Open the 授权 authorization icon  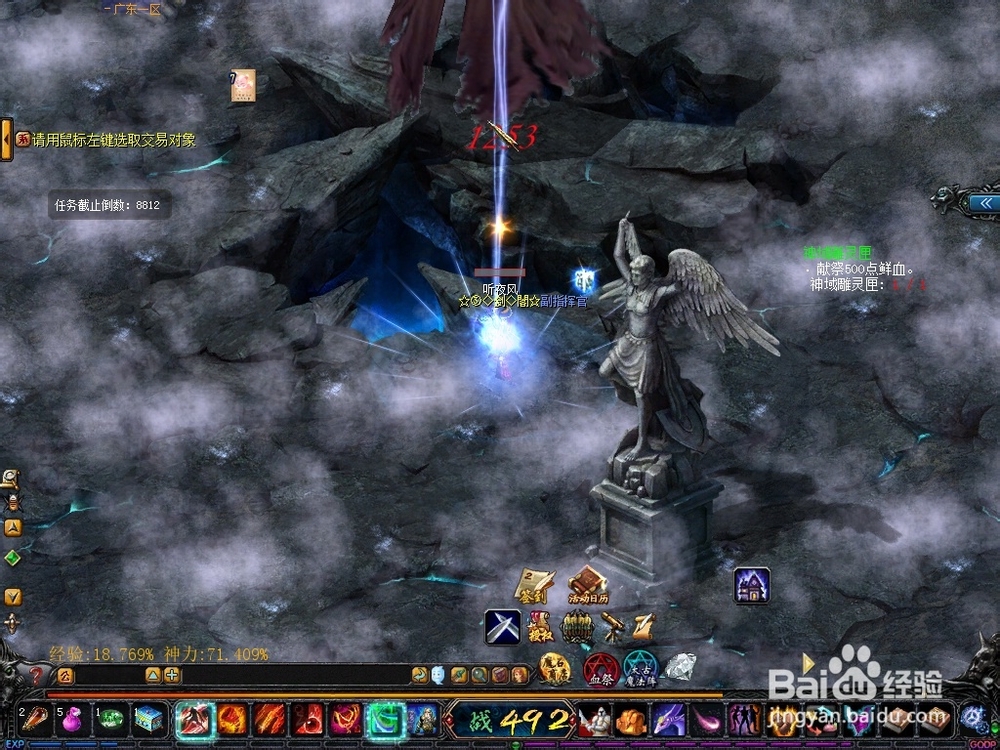coord(540,625)
